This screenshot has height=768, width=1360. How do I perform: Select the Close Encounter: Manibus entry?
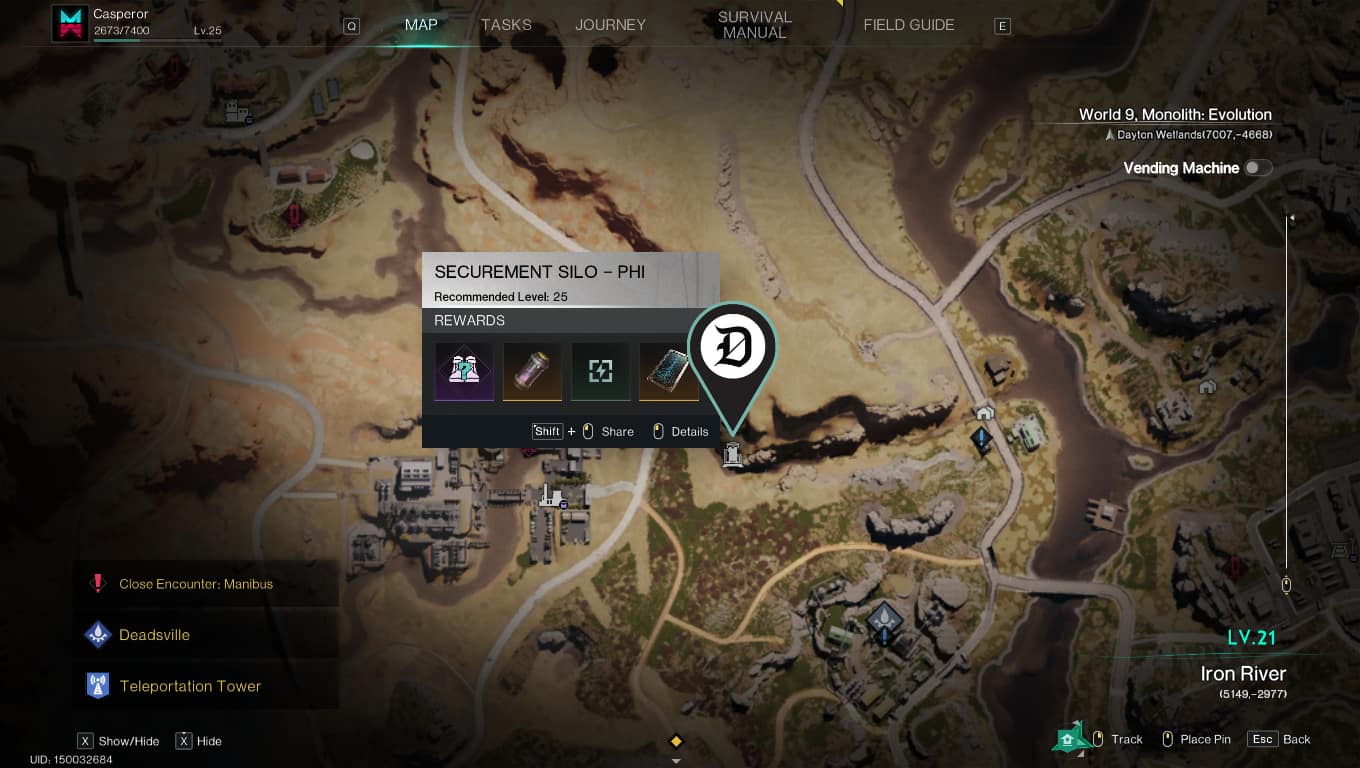(195, 584)
